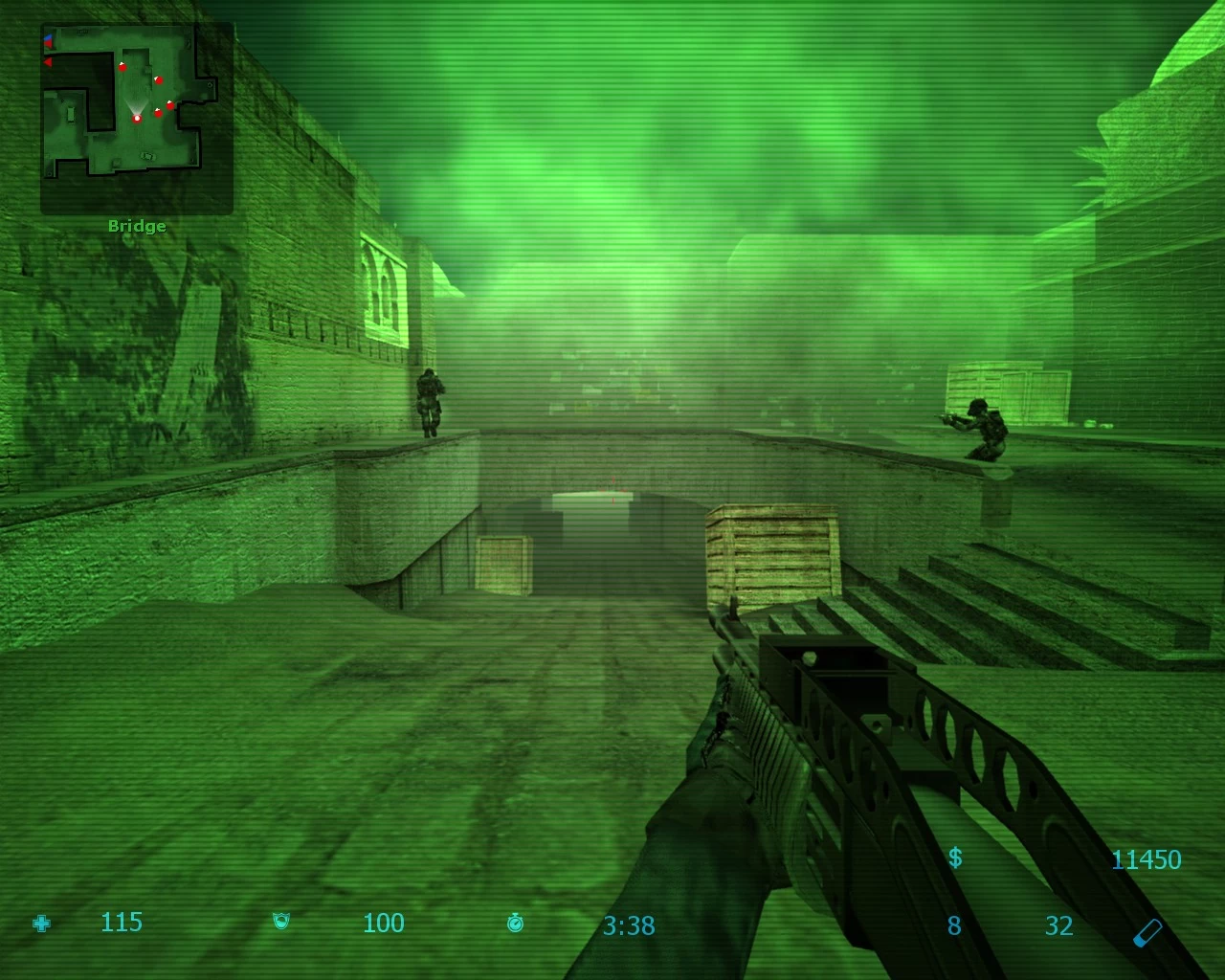Click the dollar sign money icon
Viewport: 1225px width, 980px height.
pos(955,857)
